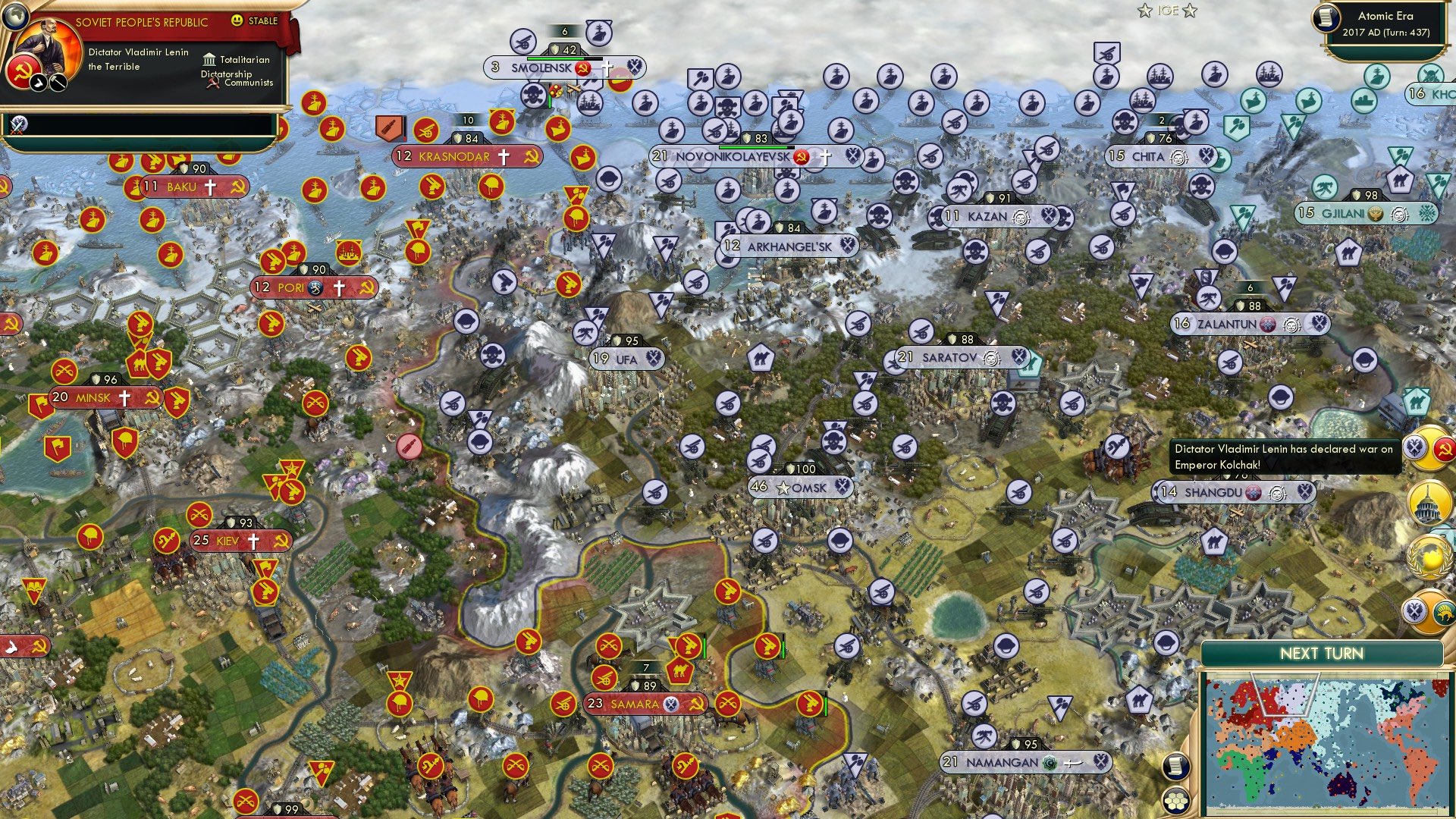Screen dimensions: 1456x819
Task: Click the capital star icon on Omsk's banner
Action: (x=783, y=488)
